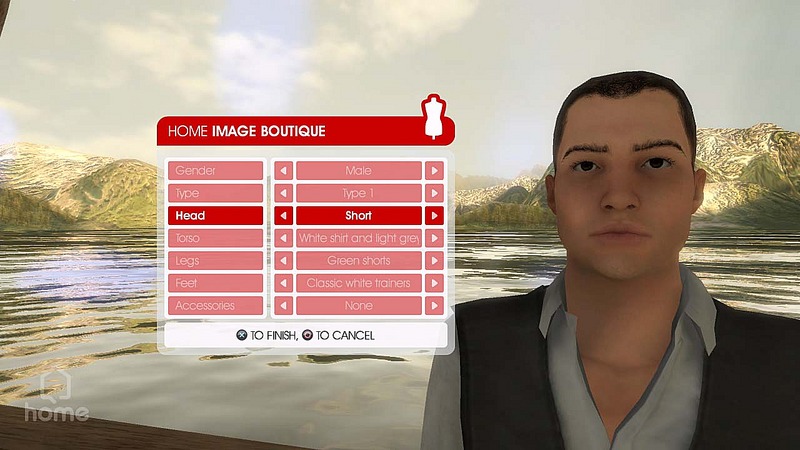Viewport: 800px width, 450px height.
Task: Click right arrow beside None accessories
Action: click(x=434, y=306)
